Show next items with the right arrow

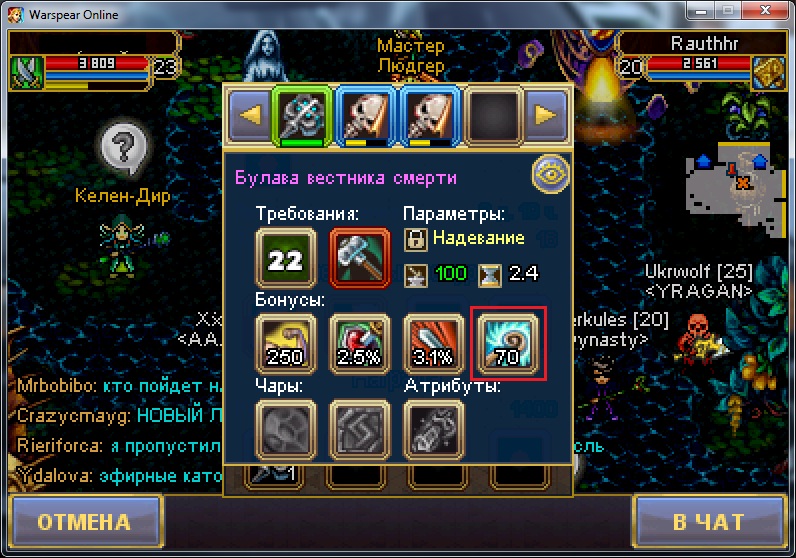coord(545,115)
